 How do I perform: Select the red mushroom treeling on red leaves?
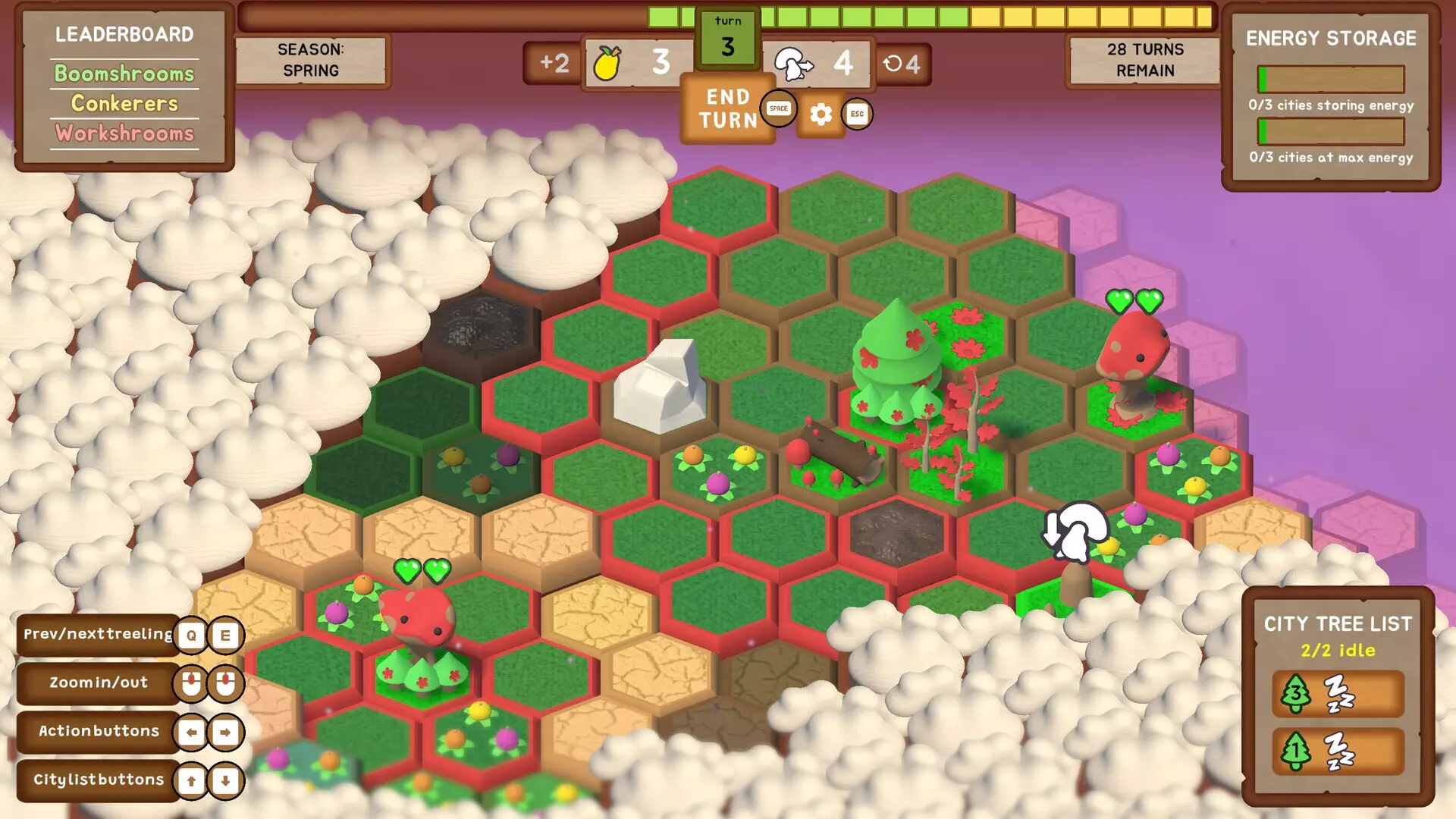point(1134,356)
